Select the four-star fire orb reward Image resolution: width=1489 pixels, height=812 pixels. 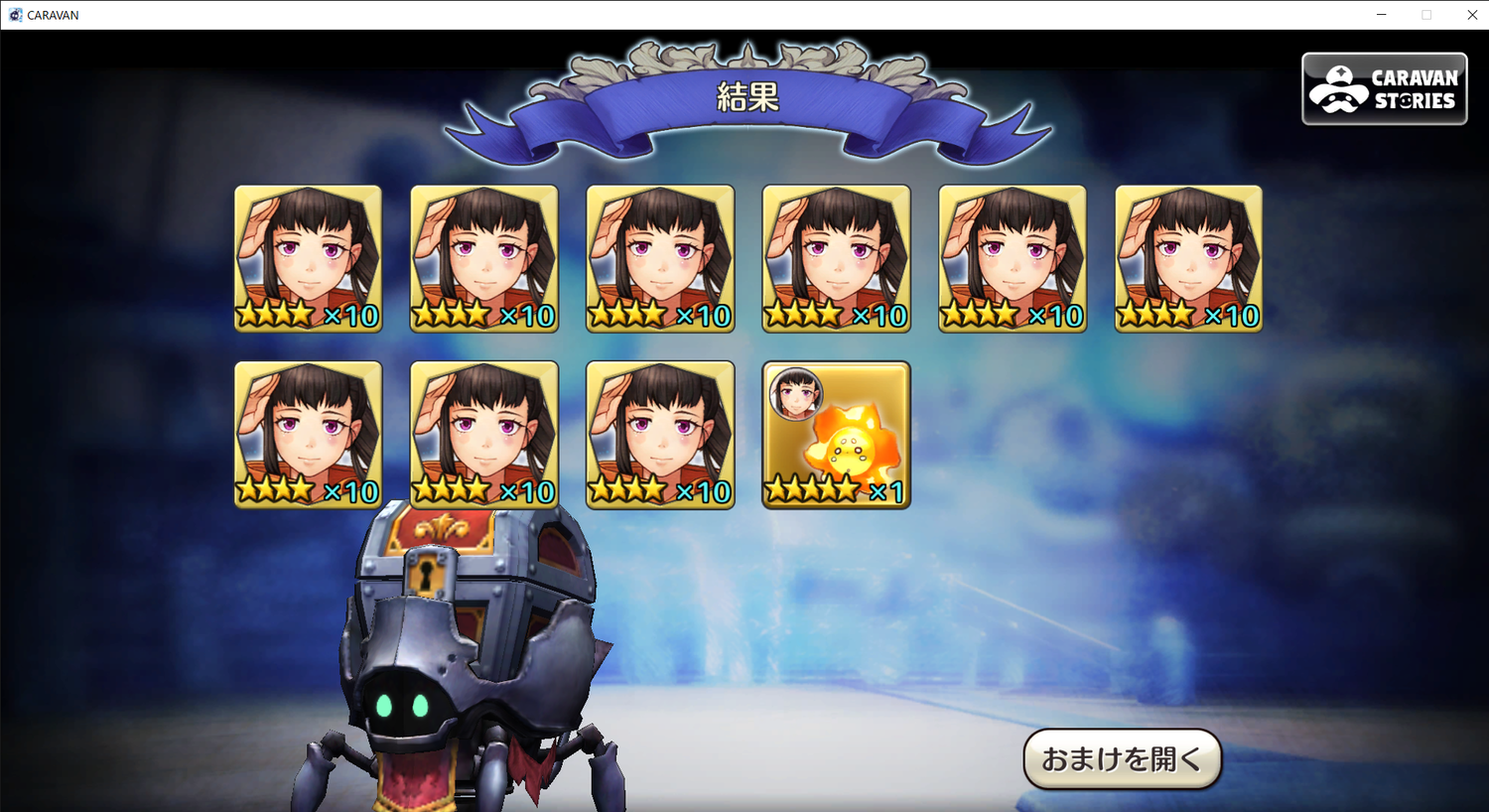pyautogui.click(x=836, y=435)
